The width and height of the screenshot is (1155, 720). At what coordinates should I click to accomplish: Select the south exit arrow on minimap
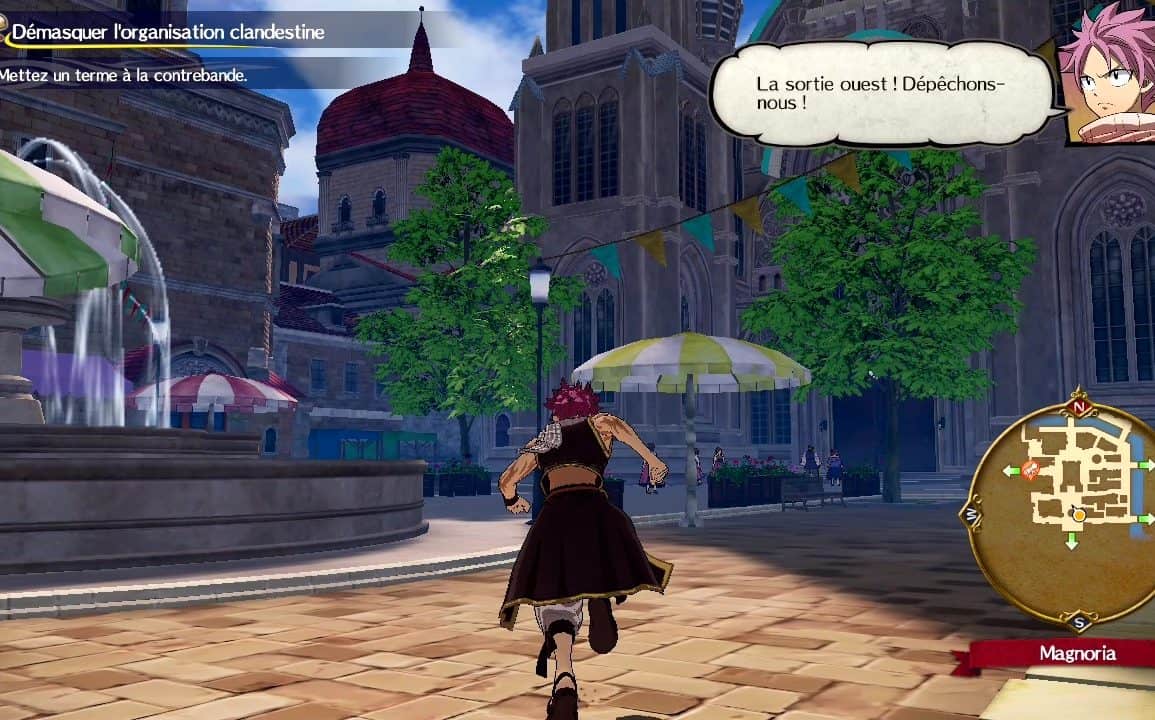point(1071,541)
